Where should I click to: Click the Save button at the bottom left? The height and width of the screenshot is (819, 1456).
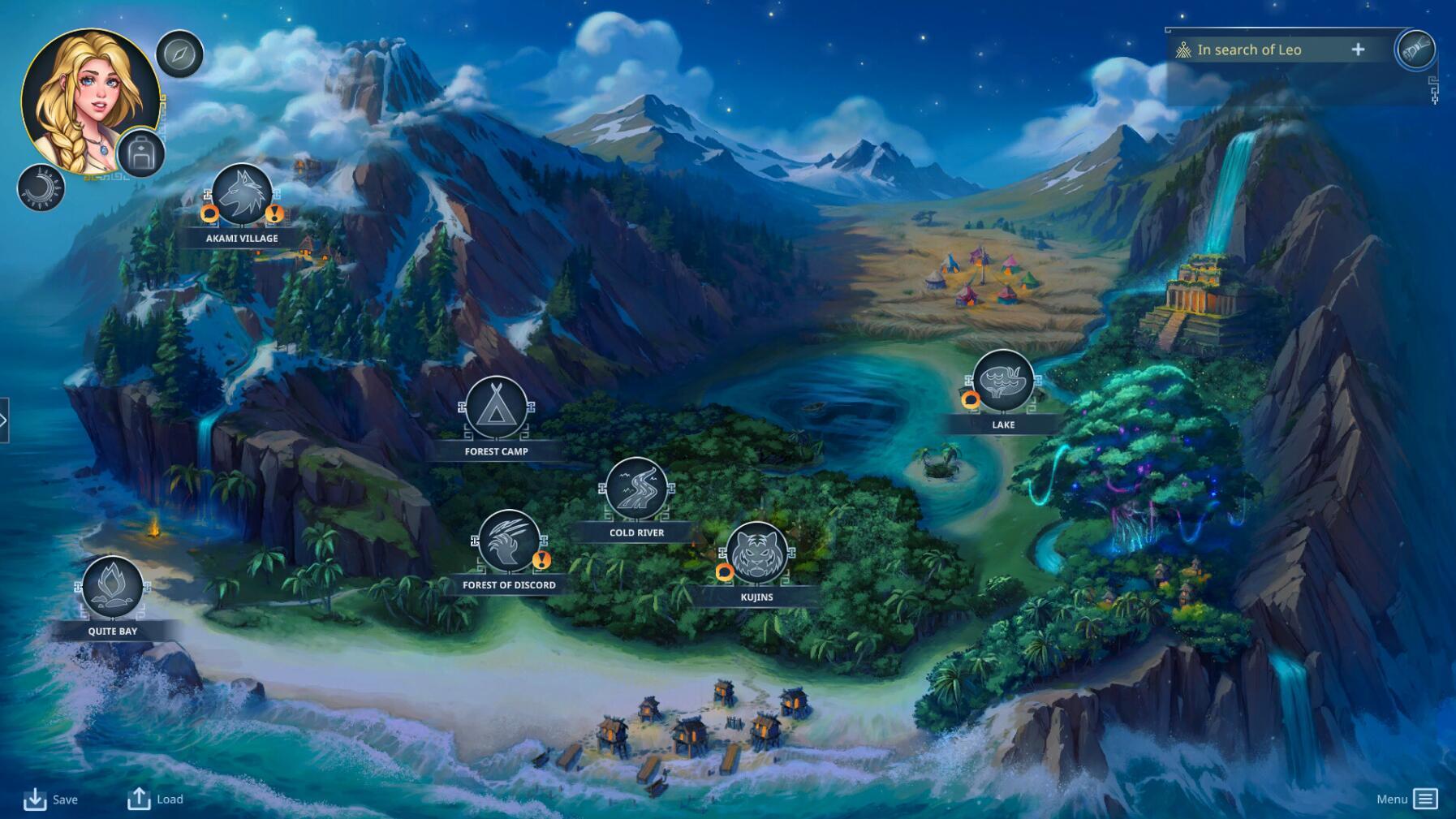click(x=50, y=800)
